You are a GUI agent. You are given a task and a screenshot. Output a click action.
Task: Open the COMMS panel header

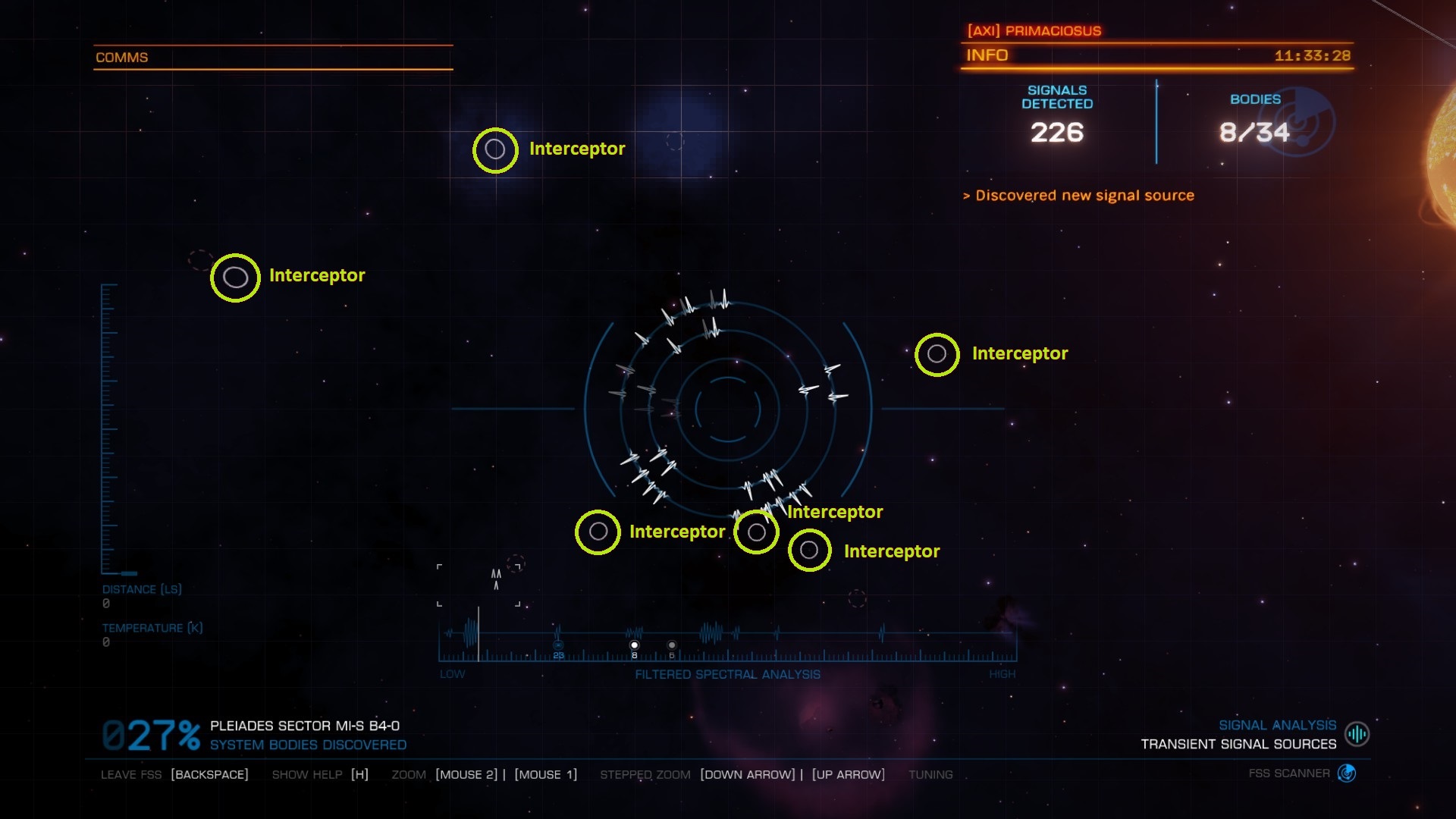tap(121, 58)
